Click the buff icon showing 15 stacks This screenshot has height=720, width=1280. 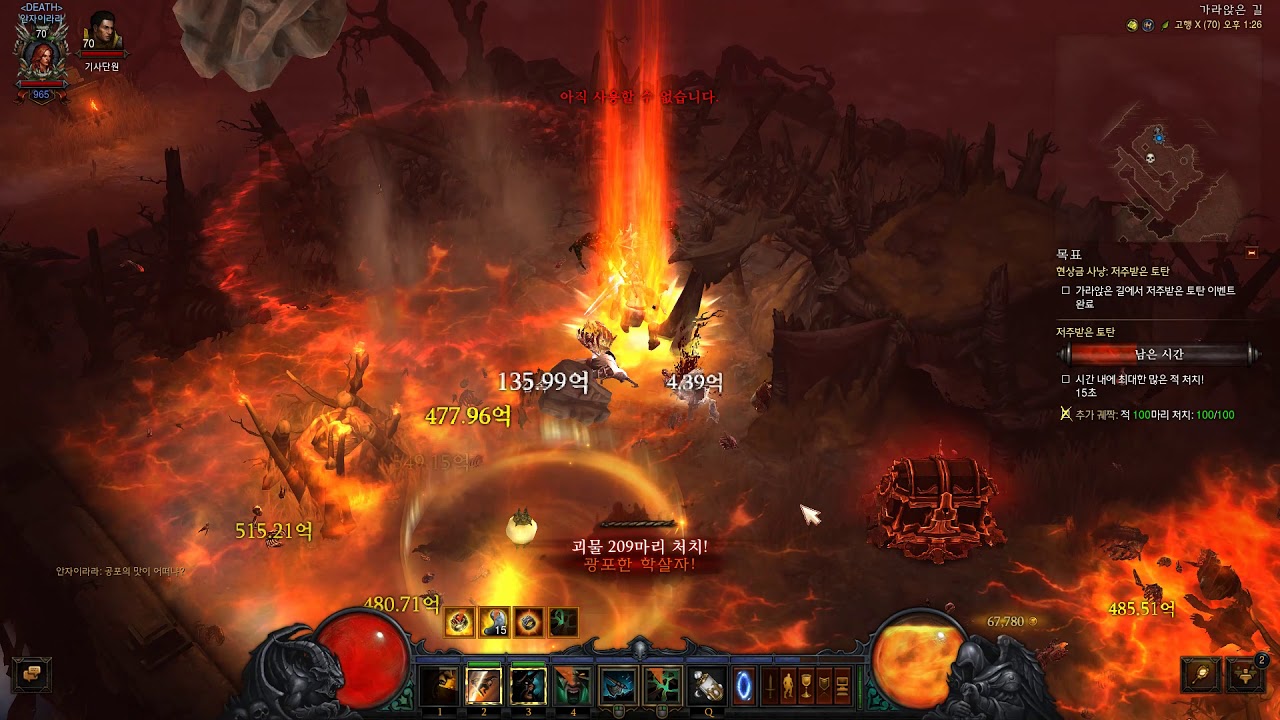tap(495, 622)
